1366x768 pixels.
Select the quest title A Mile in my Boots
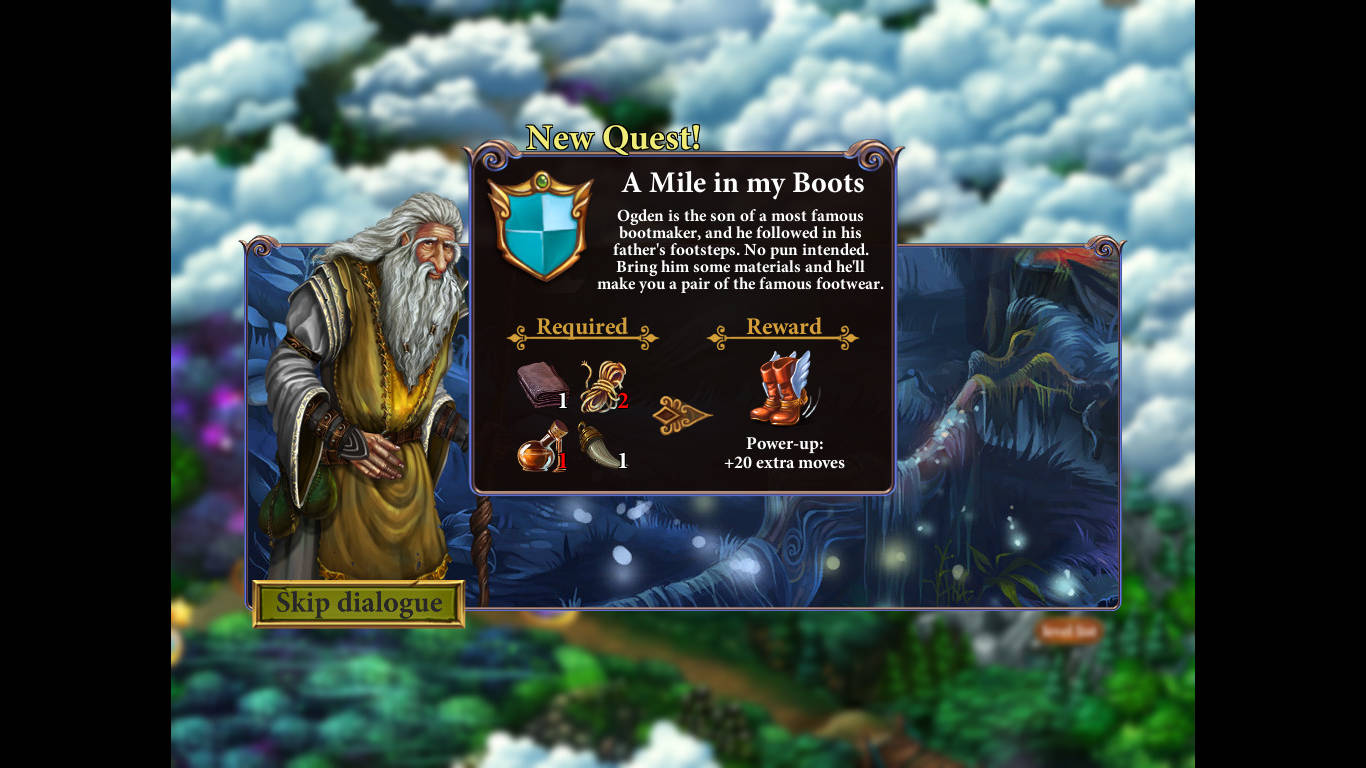[x=742, y=184]
